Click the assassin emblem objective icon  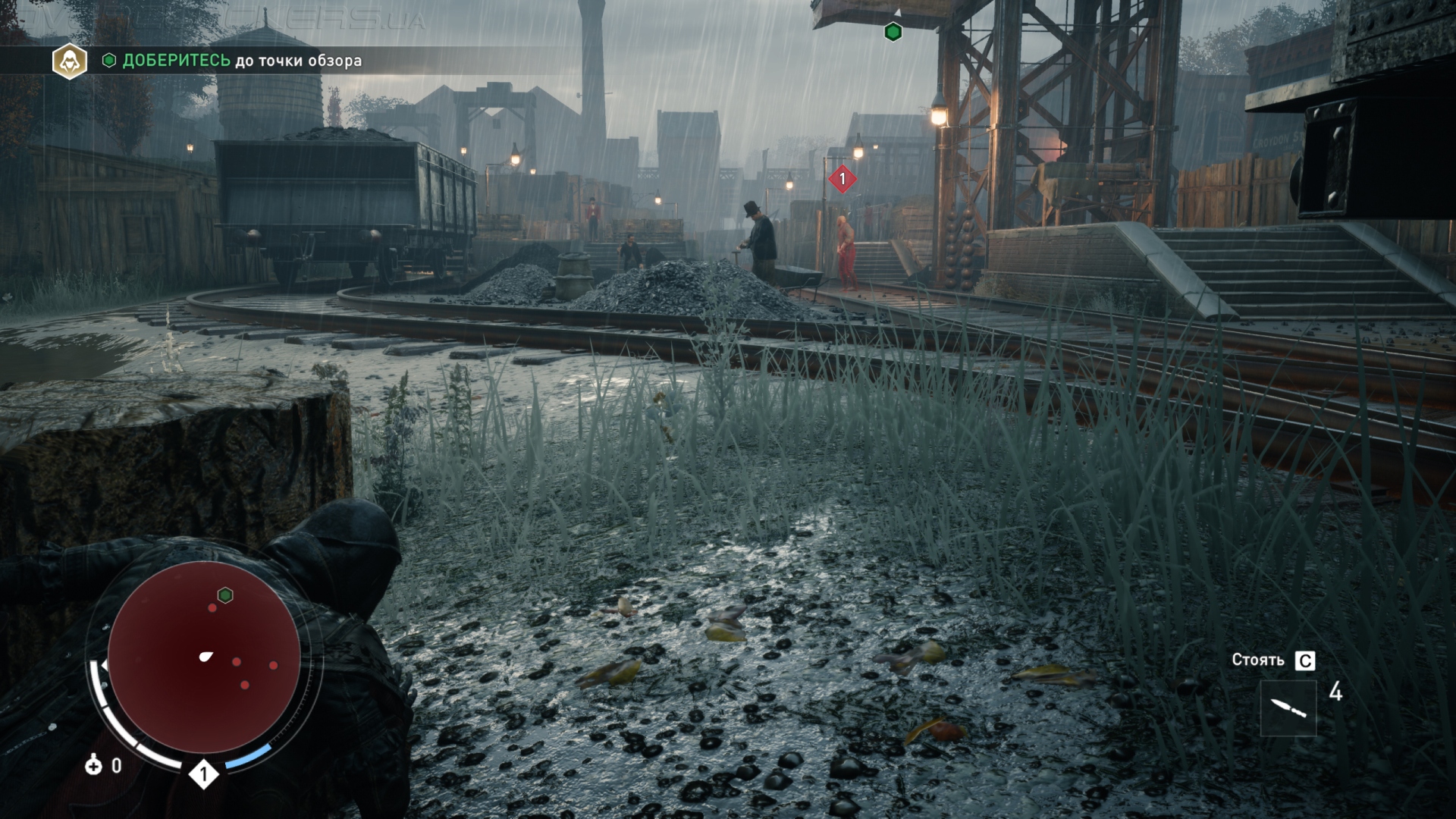[x=69, y=61]
